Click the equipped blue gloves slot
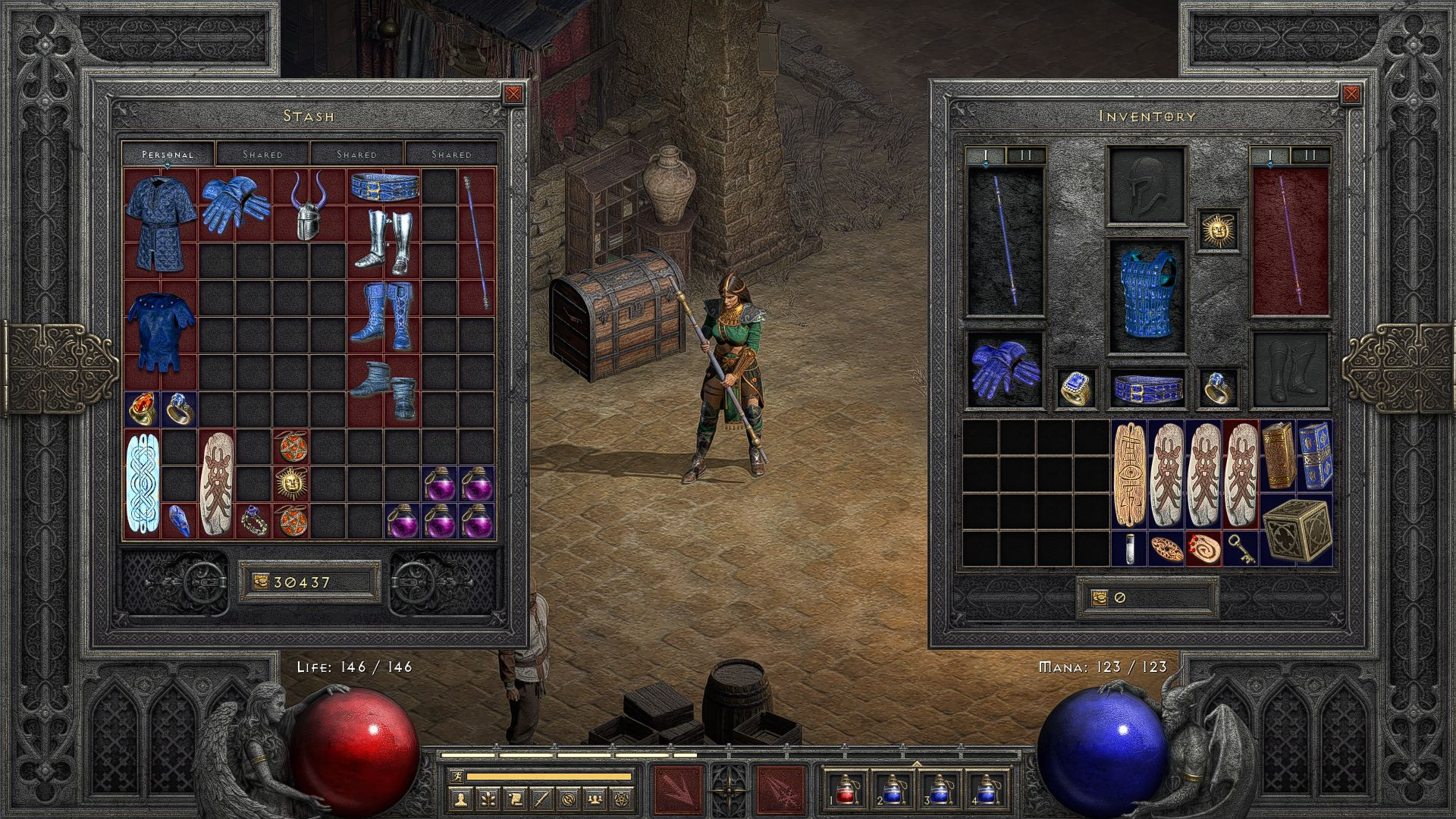Screen dimensions: 1456x819 [1005, 370]
